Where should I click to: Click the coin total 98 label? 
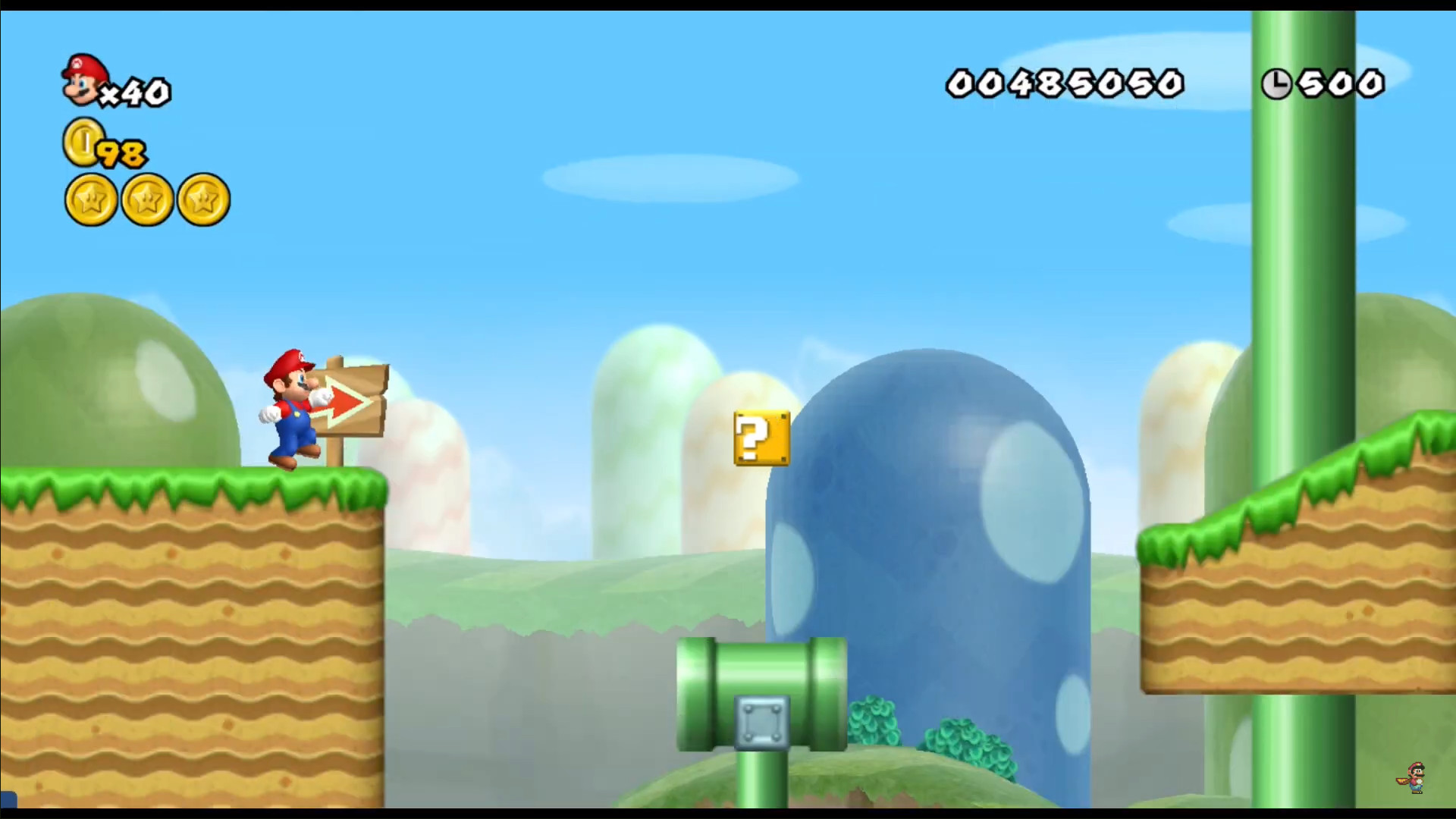121,154
